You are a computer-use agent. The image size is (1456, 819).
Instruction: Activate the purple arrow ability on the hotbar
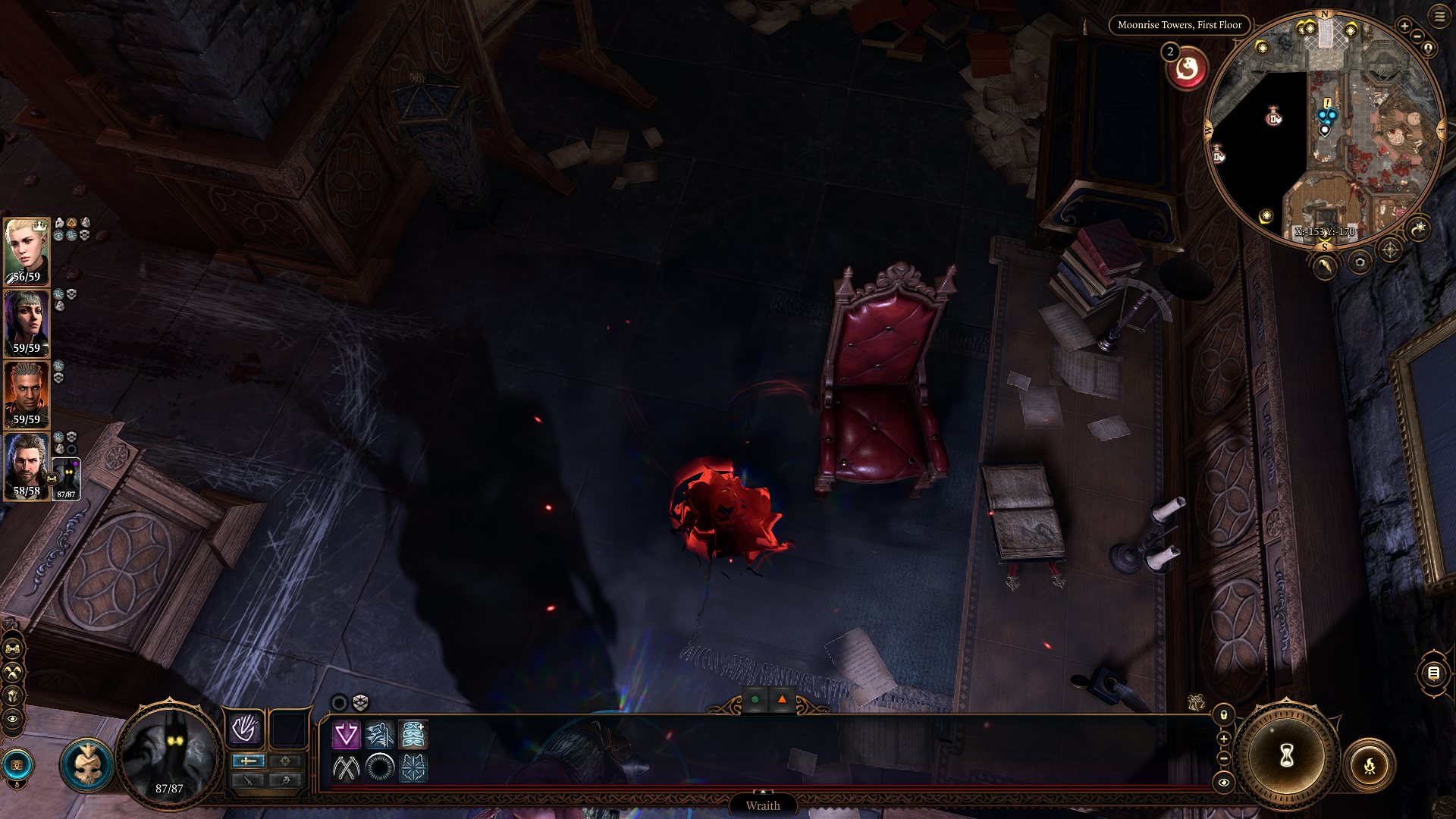point(346,733)
